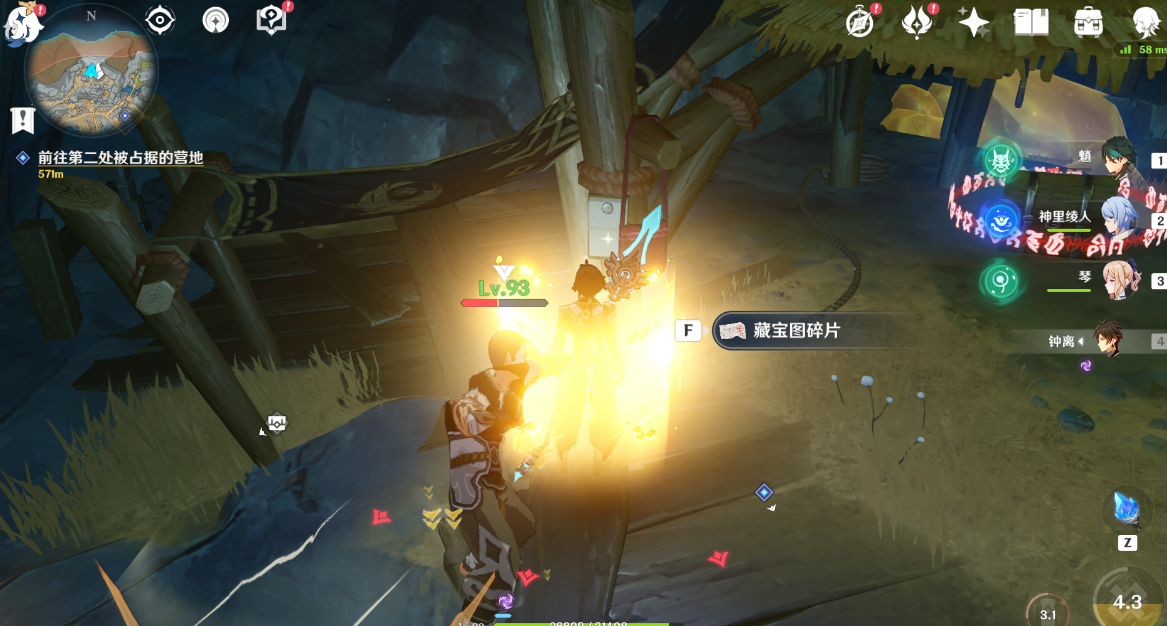Activate the eye-shaped elemental sight icon
The height and width of the screenshot is (626, 1167).
[160, 20]
